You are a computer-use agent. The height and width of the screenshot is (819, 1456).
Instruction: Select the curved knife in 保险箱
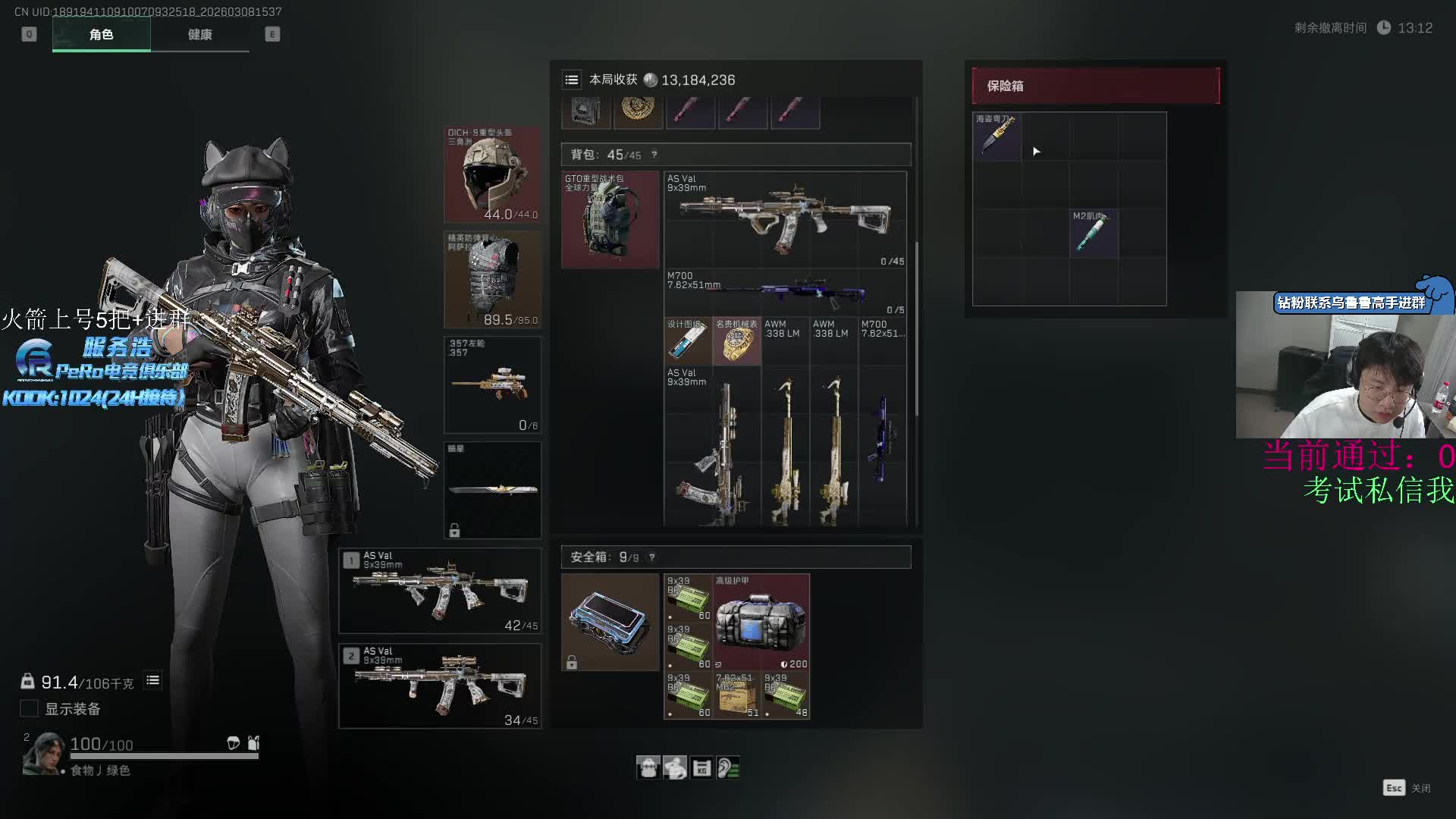(x=996, y=136)
